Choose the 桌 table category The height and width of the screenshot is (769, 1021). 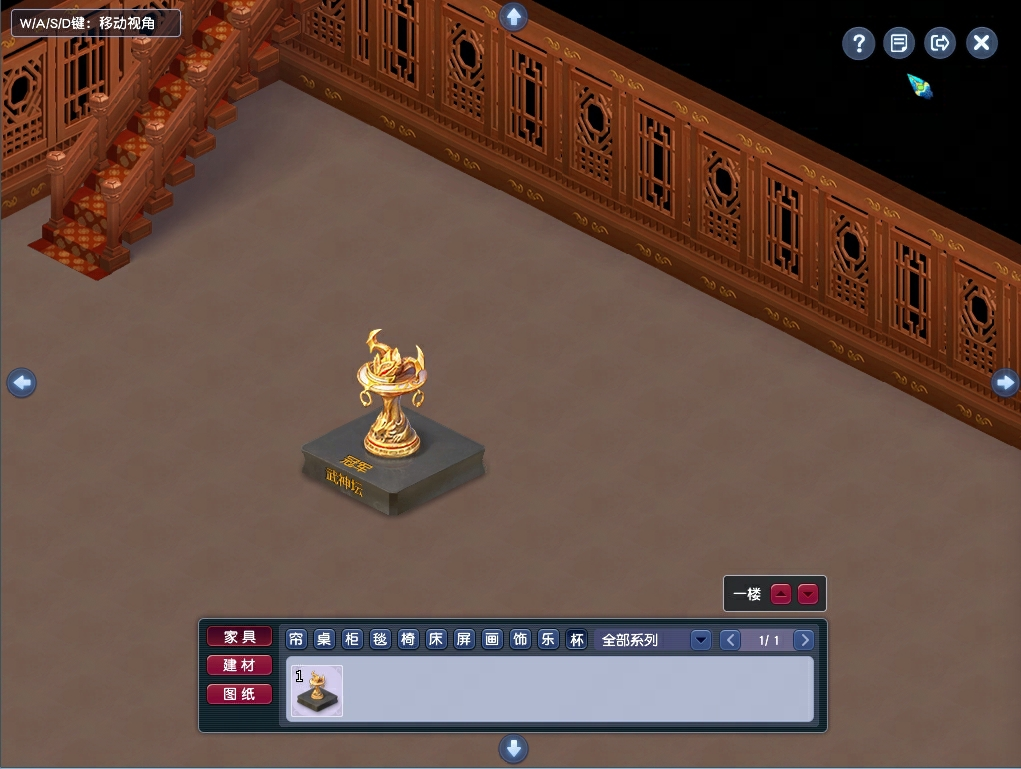(x=325, y=640)
